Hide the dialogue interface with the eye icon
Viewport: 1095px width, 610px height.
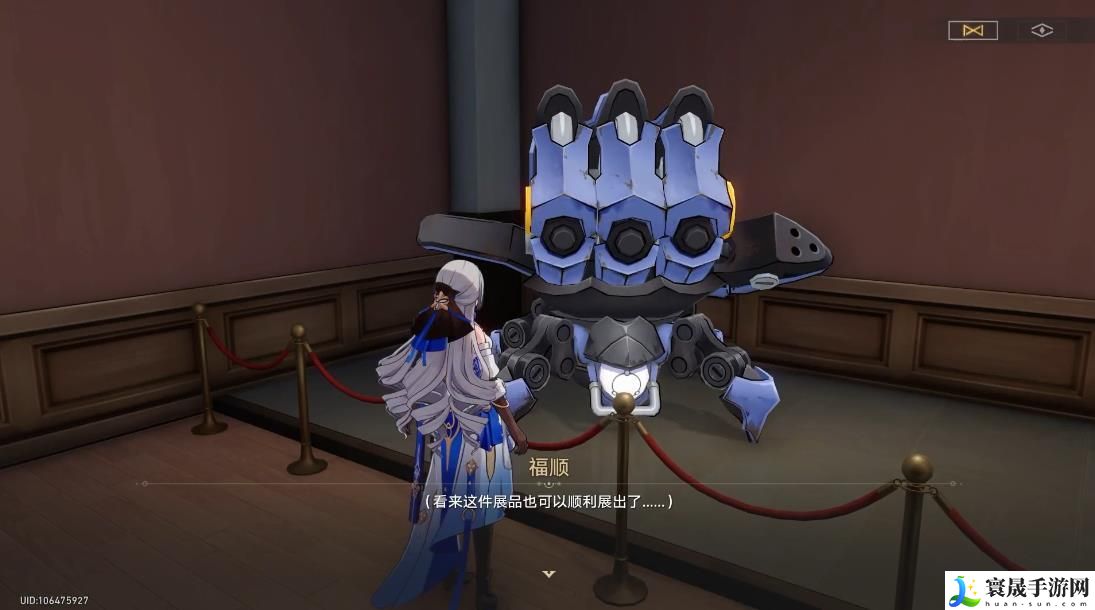[x=1042, y=30]
